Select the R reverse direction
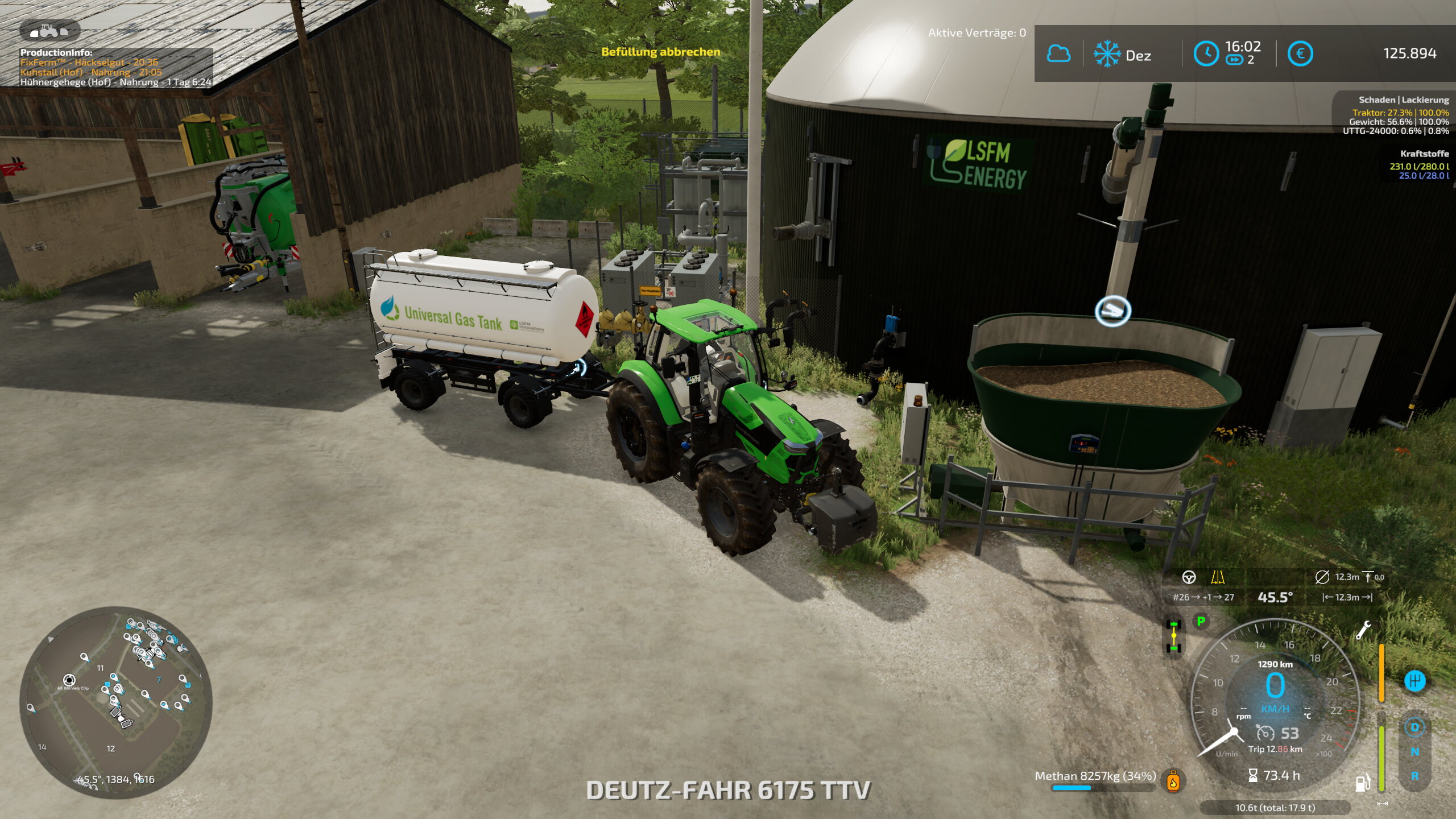The width and height of the screenshot is (1456, 819). pyautogui.click(x=1414, y=776)
